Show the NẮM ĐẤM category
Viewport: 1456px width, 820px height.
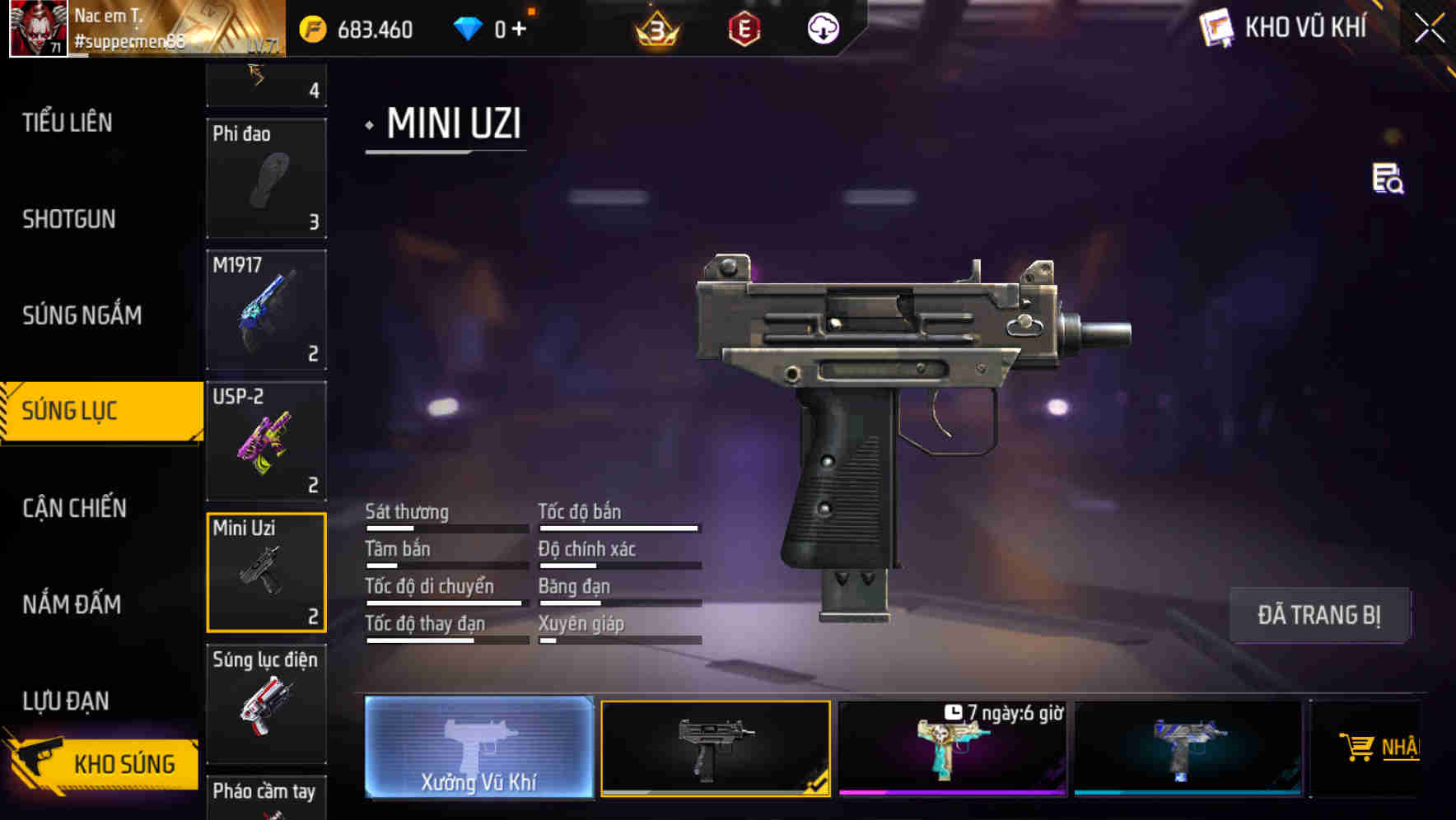pos(72,604)
